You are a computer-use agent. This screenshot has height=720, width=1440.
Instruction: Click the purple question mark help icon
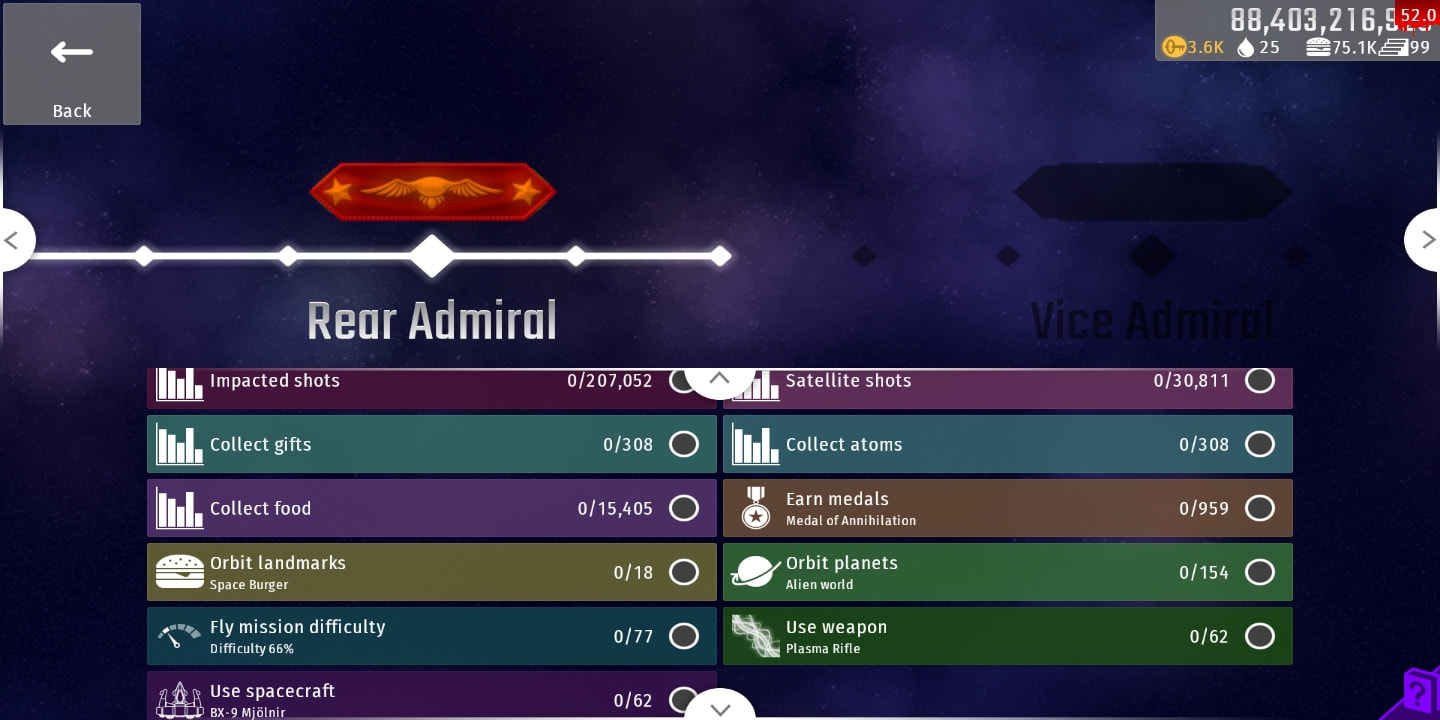[x=1419, y=692]
